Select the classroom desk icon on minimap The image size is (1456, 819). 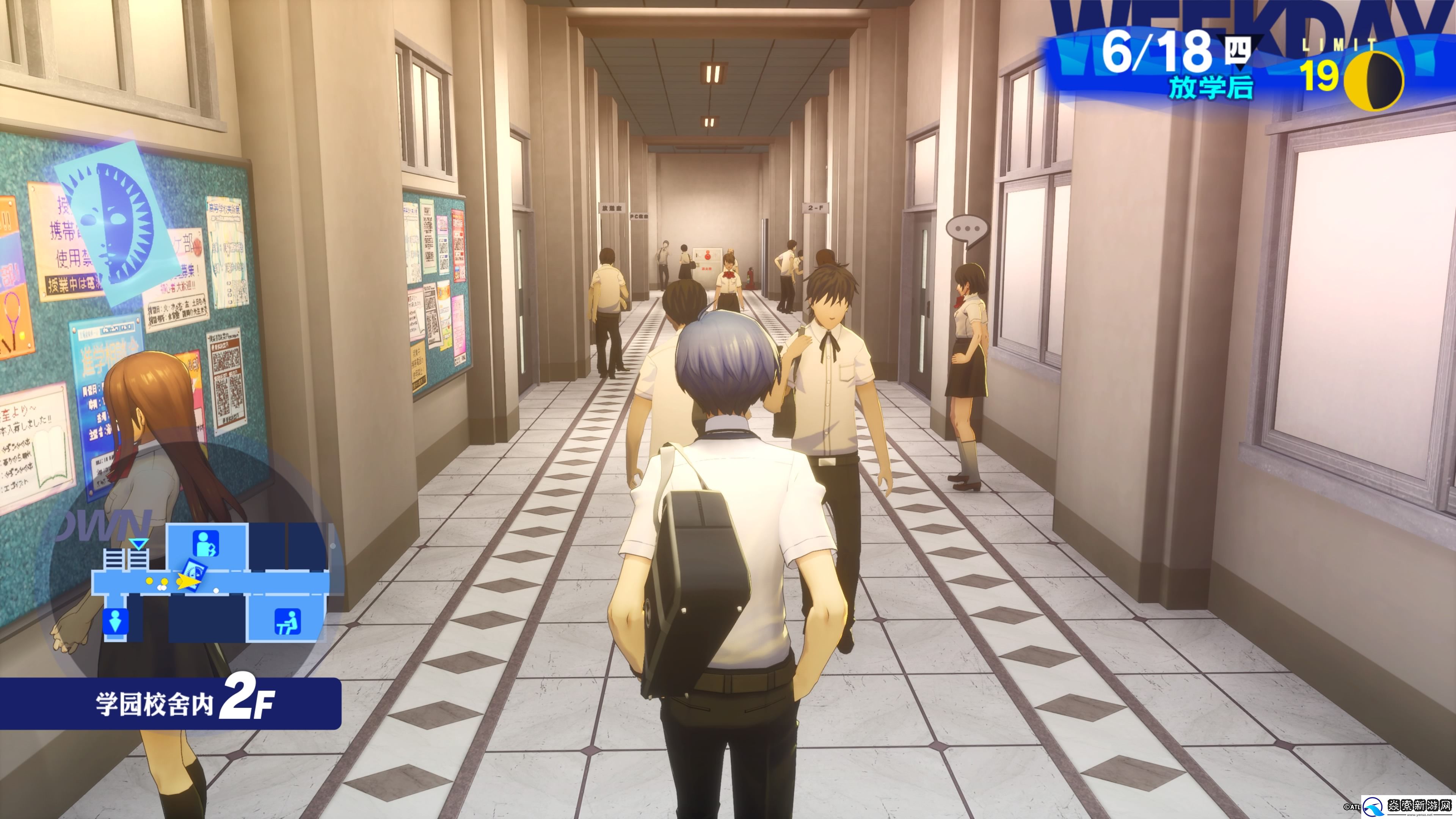287,622
